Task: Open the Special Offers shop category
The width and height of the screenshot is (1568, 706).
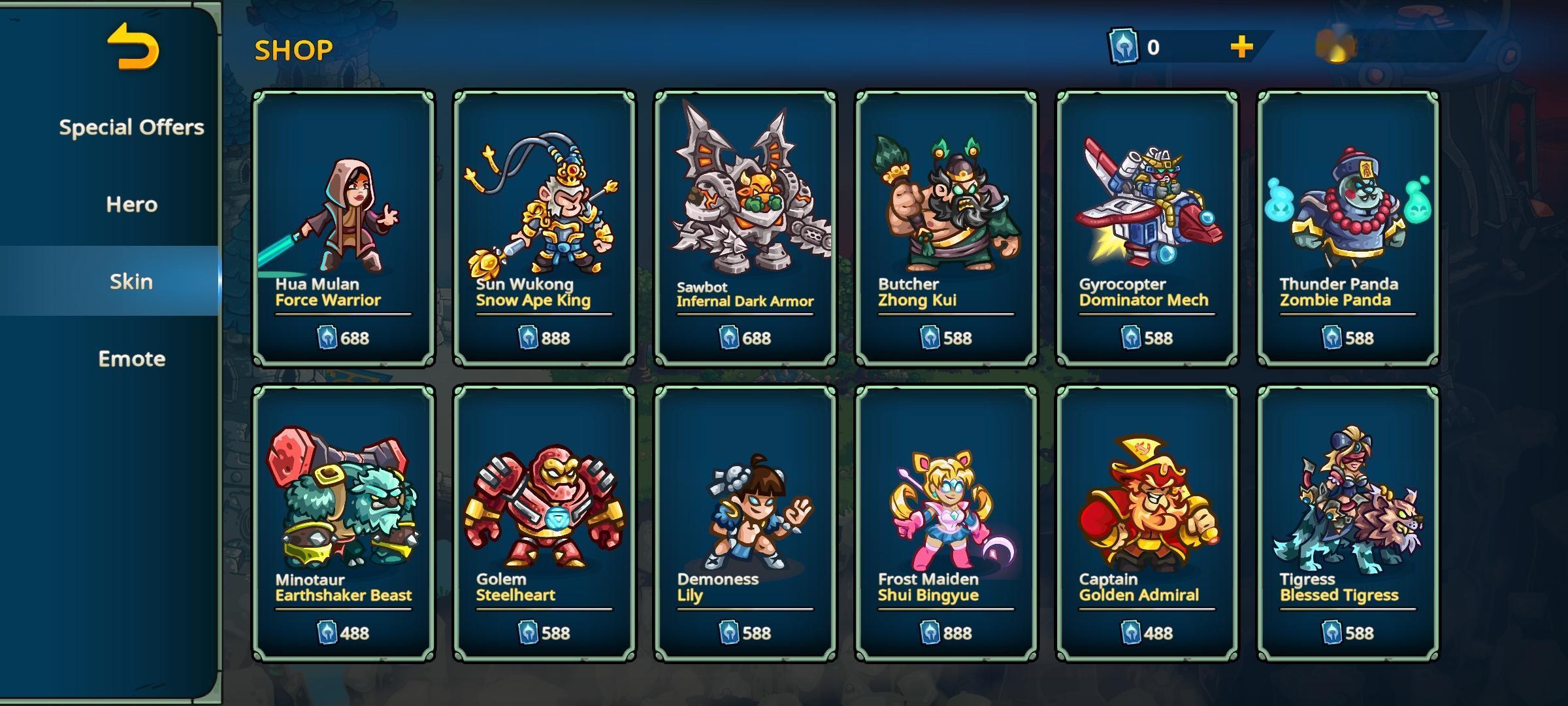Action: pos(131,127)
